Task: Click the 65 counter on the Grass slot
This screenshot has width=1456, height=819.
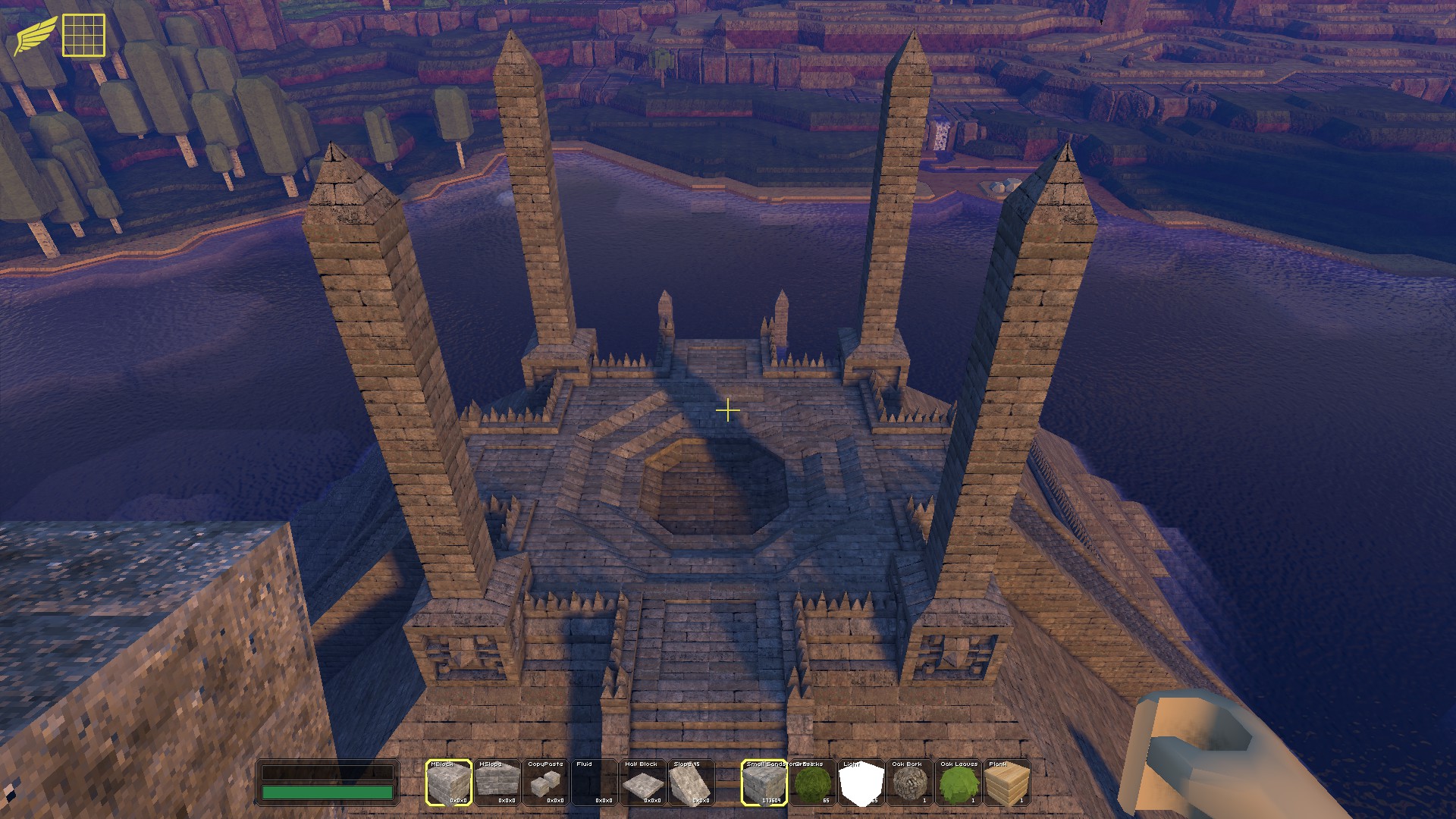Action: click(826, 800)
